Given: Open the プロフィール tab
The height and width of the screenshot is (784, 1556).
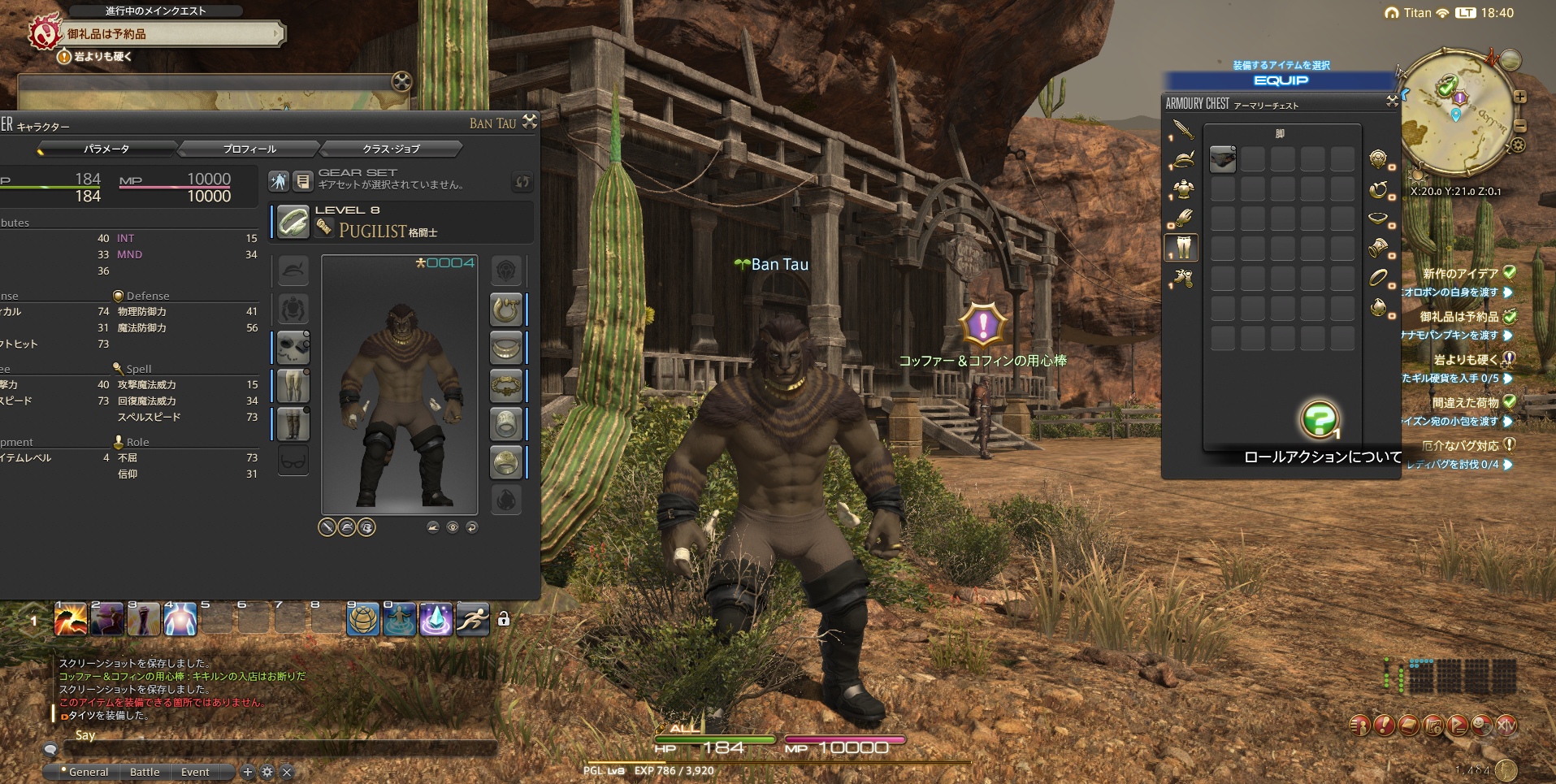Looking at the screenshot, I should [249, 149].
